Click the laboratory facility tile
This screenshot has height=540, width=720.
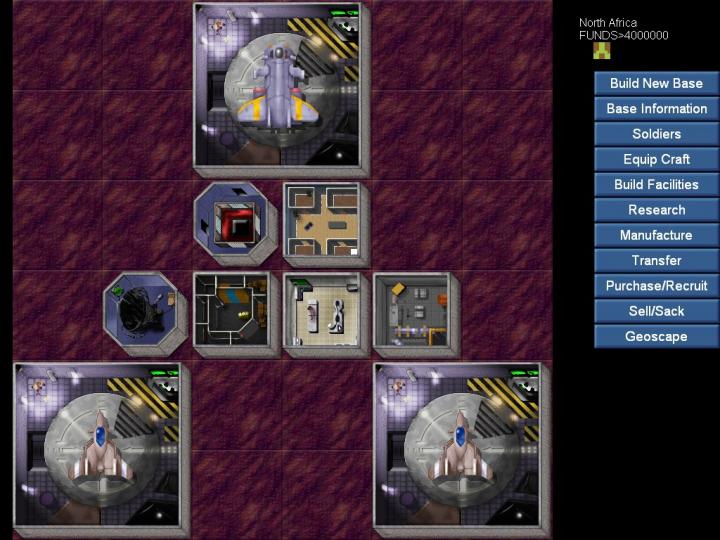point(322,311)
